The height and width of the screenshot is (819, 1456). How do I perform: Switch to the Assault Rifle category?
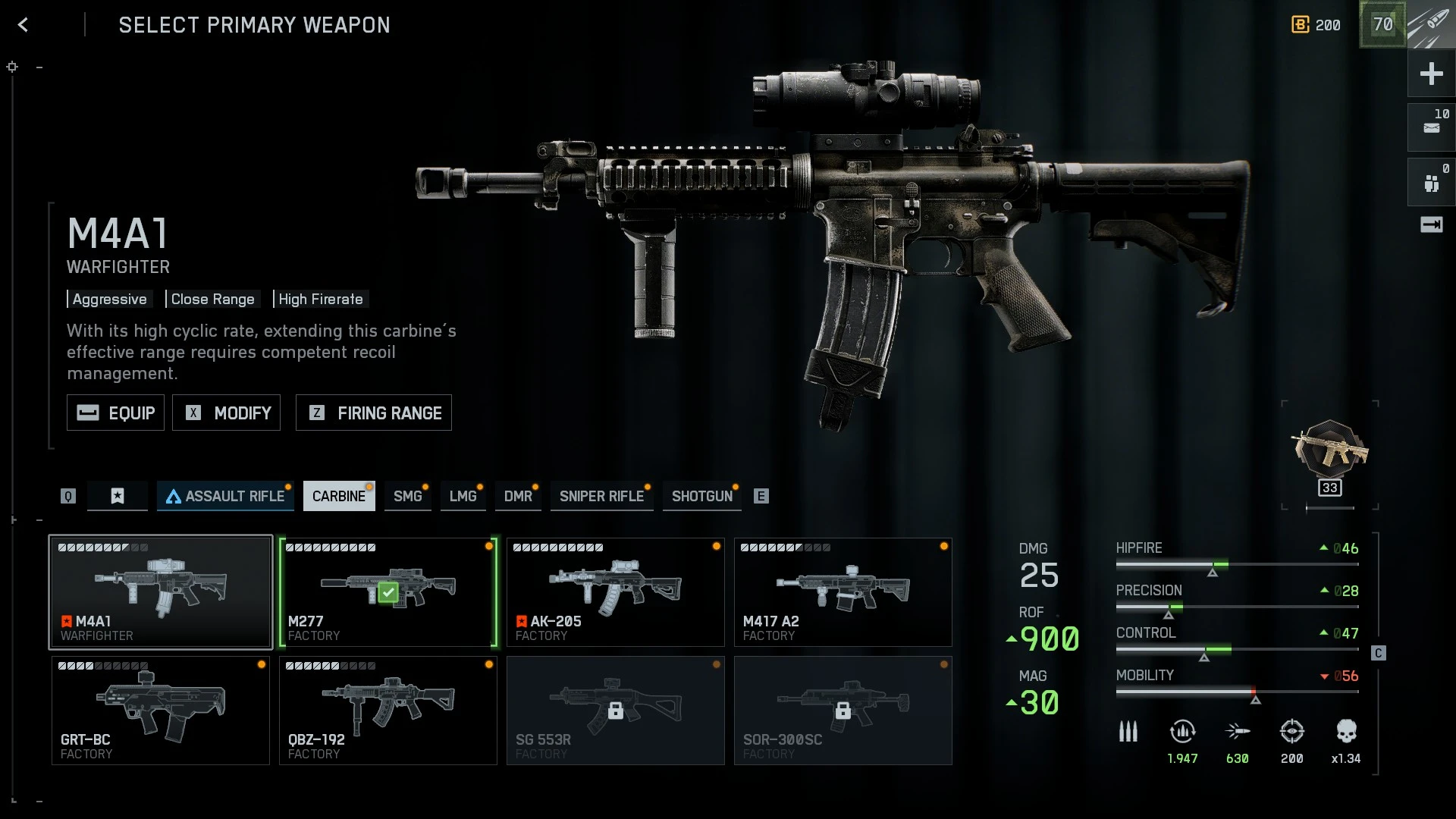click(x=225, y=496)
